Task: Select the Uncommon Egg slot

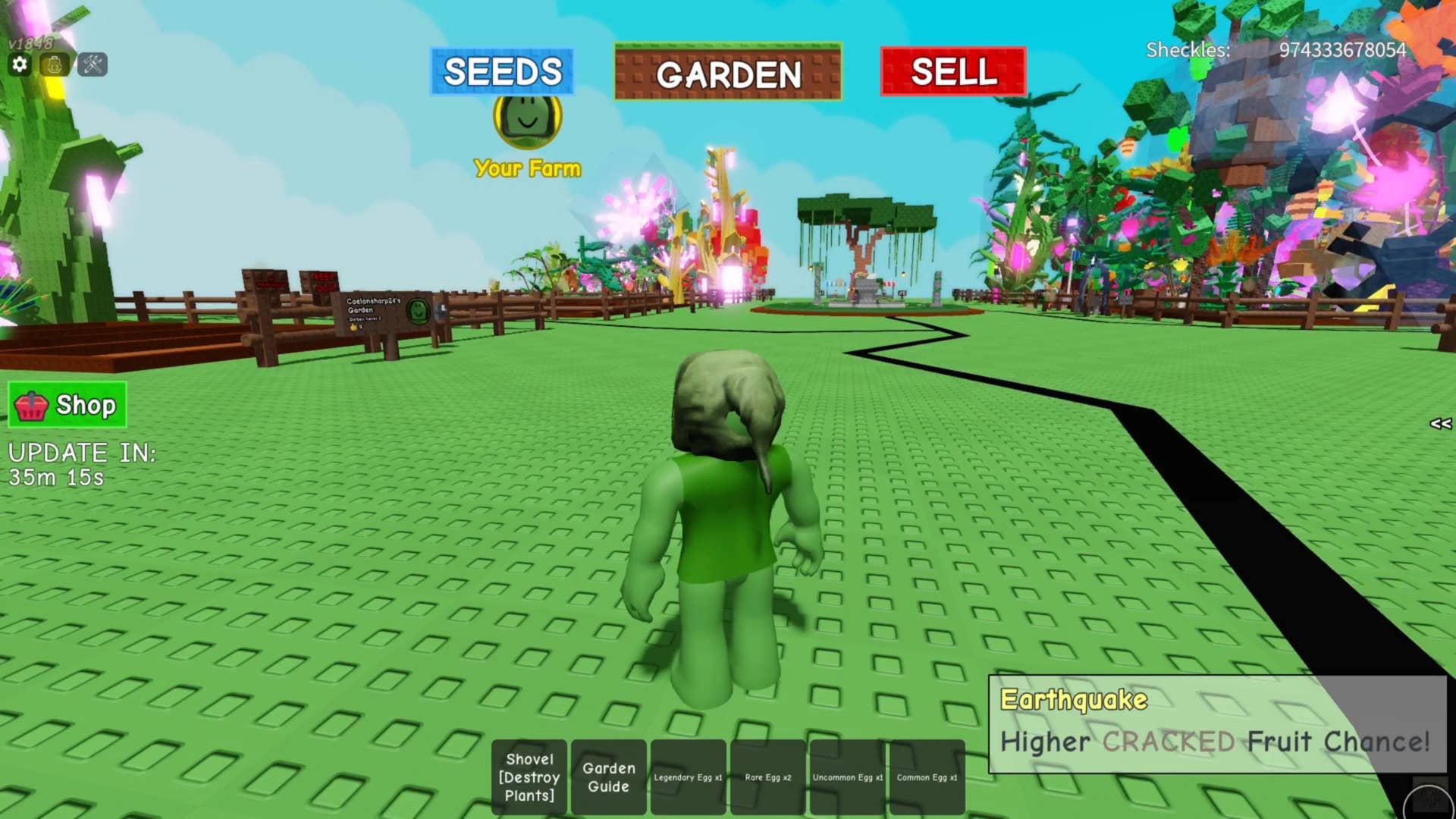Action: coord(847,777)
